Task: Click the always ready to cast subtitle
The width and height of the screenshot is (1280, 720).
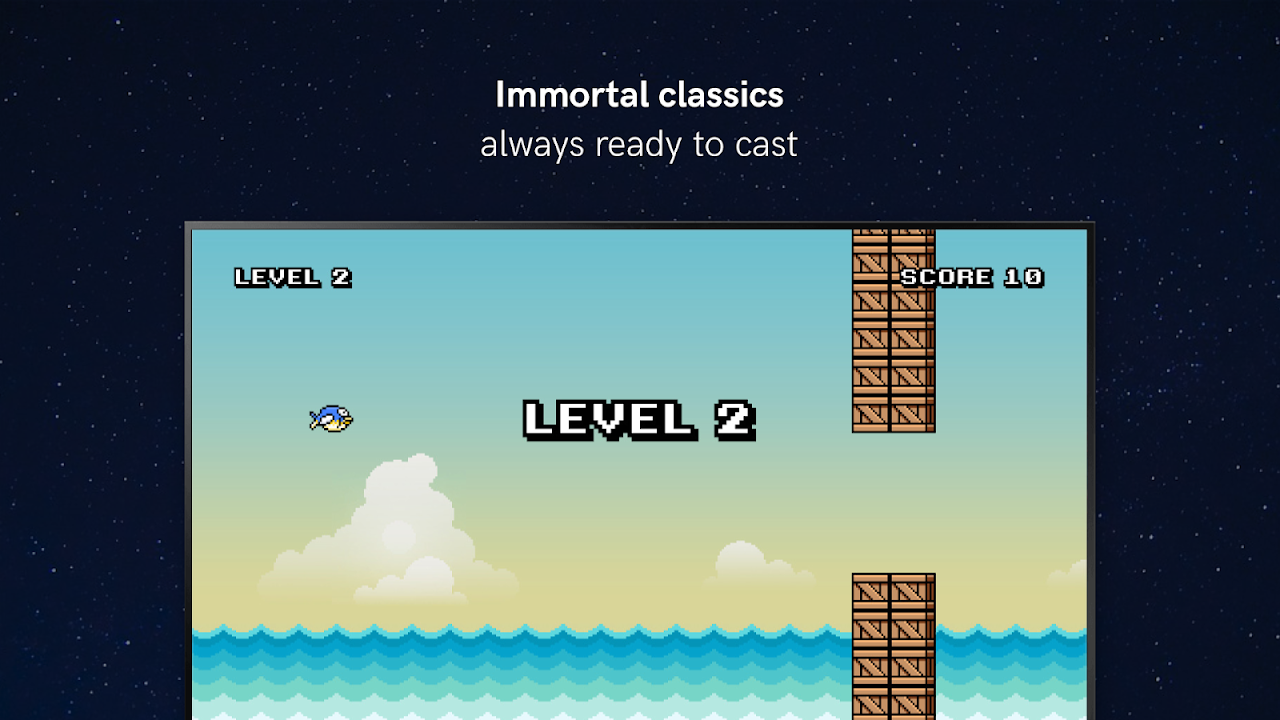Action: tap(638, 144)
